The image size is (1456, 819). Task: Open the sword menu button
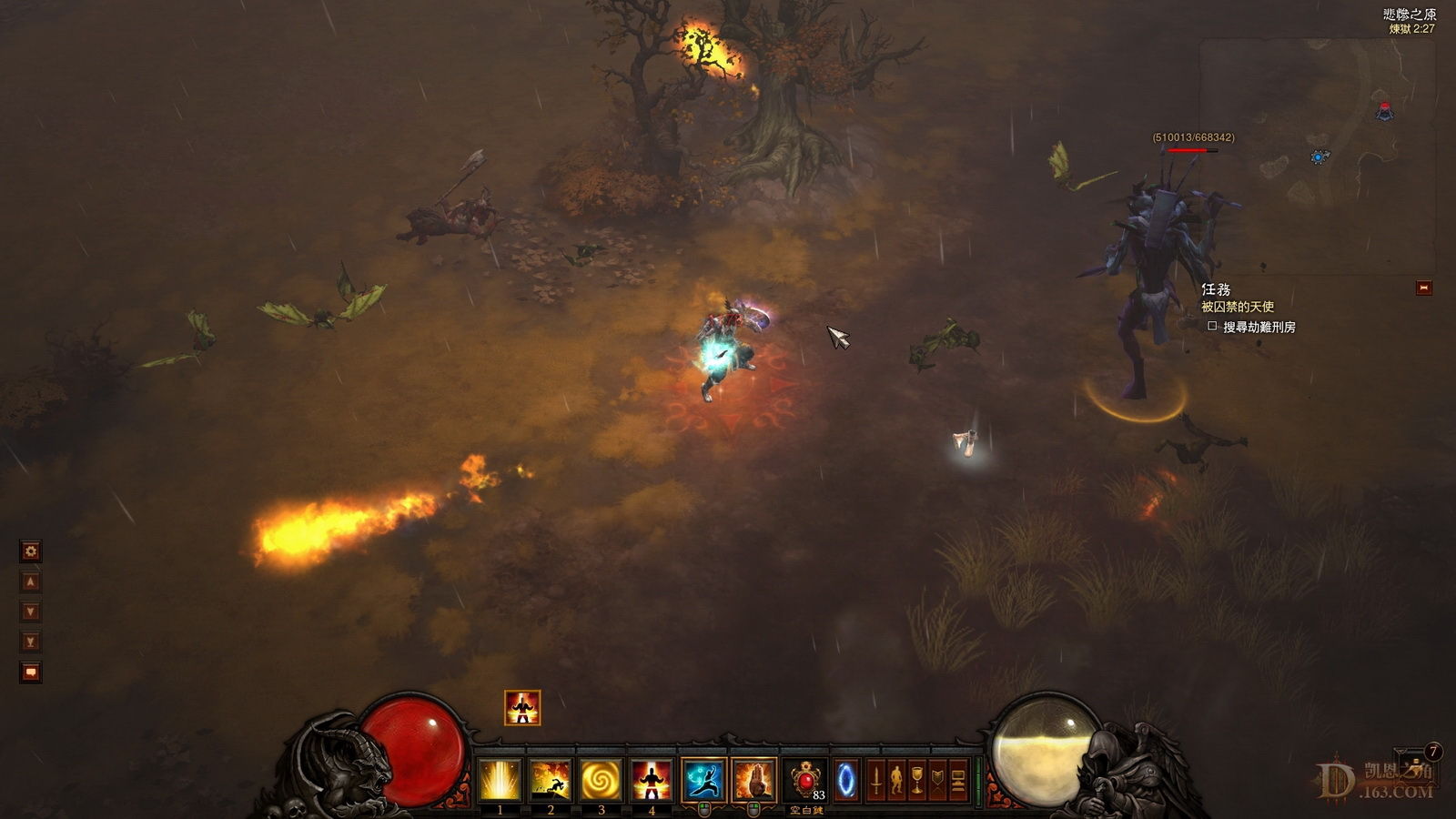(x=875, y=780)
